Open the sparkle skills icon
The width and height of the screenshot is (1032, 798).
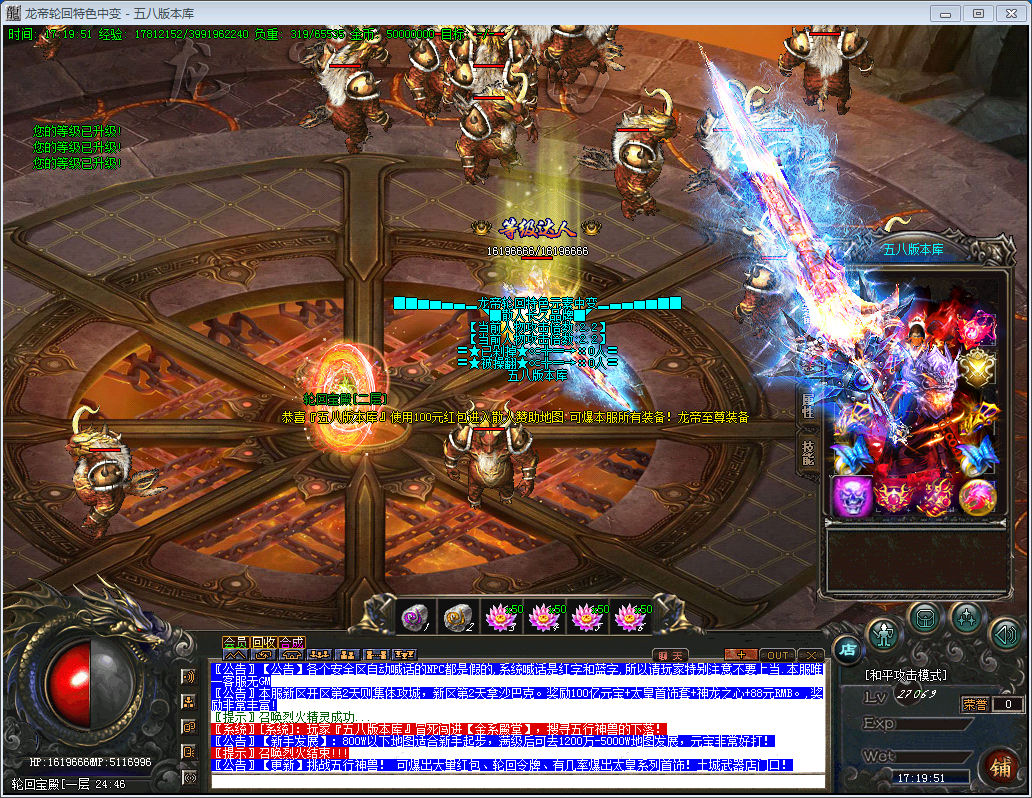point(967,616)
